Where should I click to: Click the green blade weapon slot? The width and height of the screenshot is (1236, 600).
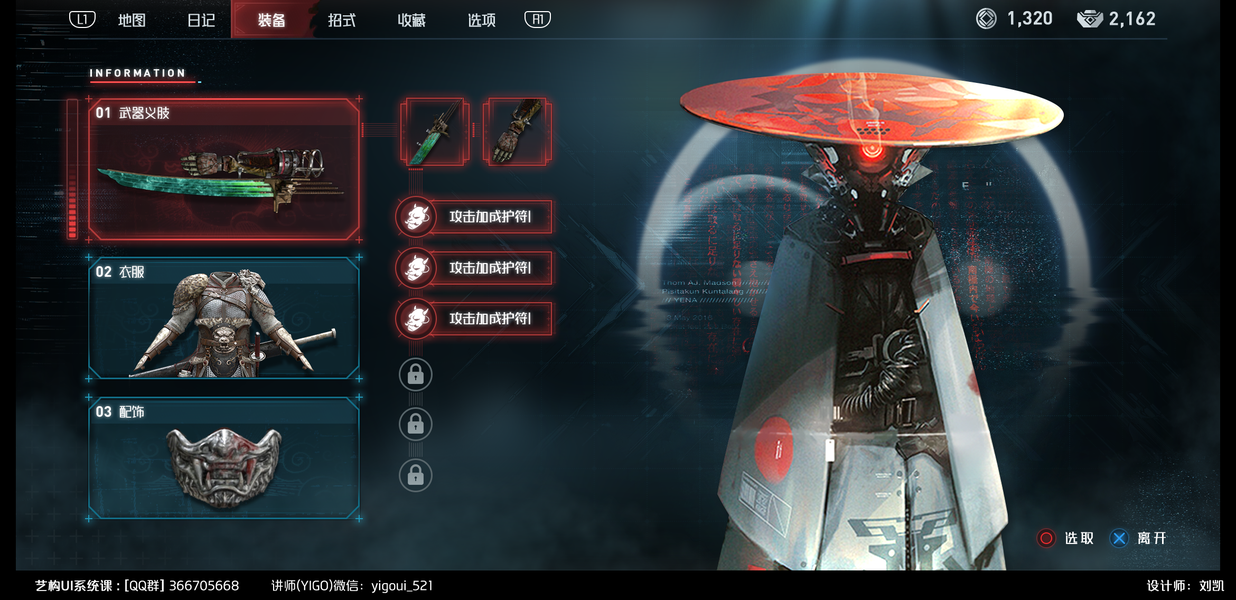433,131
